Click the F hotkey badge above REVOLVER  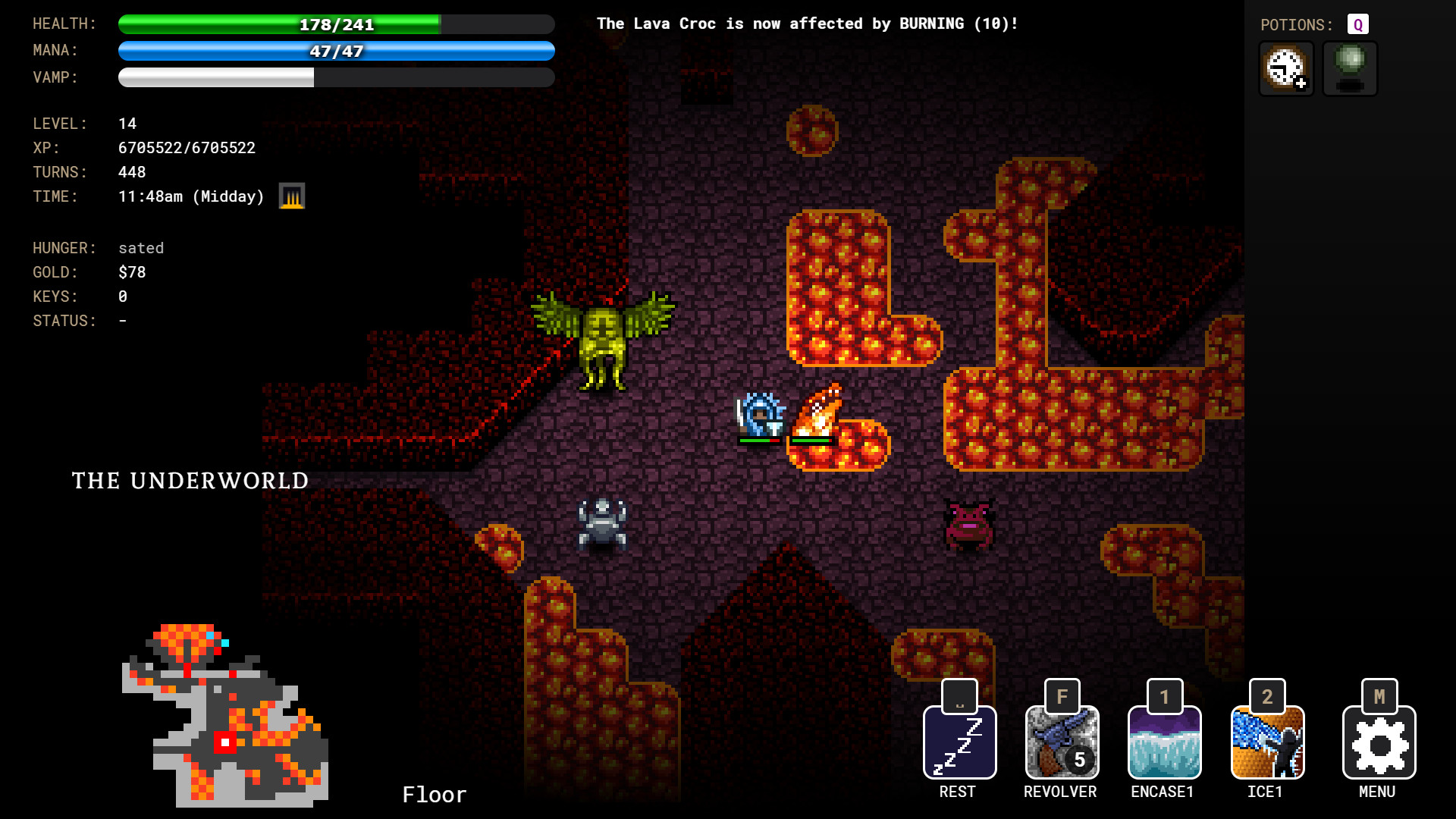1061,695
